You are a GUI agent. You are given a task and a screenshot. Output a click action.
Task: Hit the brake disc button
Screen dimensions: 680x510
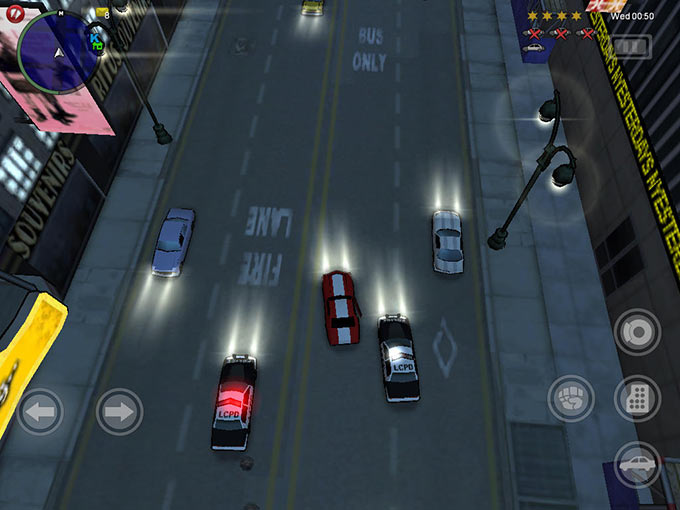pyautogui.click(x=637, y=332)
